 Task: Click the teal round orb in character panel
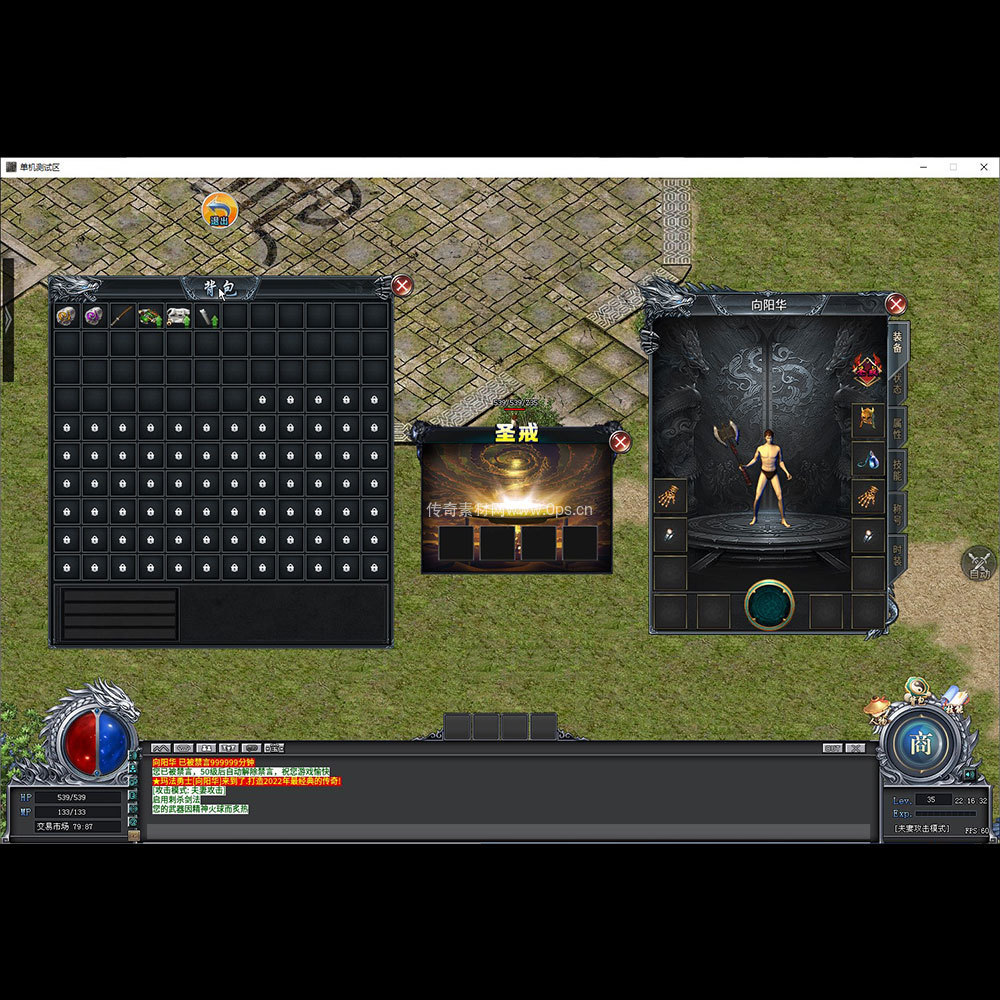(x=769, y=604)
